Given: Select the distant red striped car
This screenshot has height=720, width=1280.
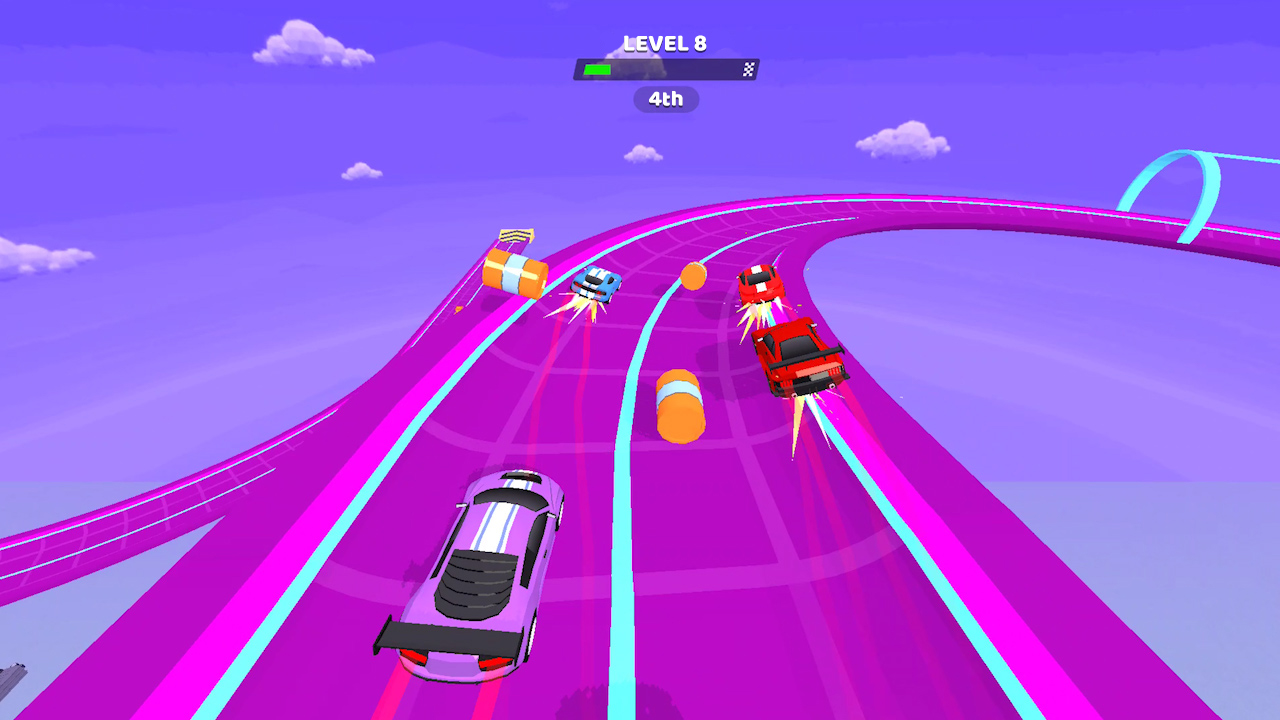Looking at the screenshot, I should (x=760, y=283).
